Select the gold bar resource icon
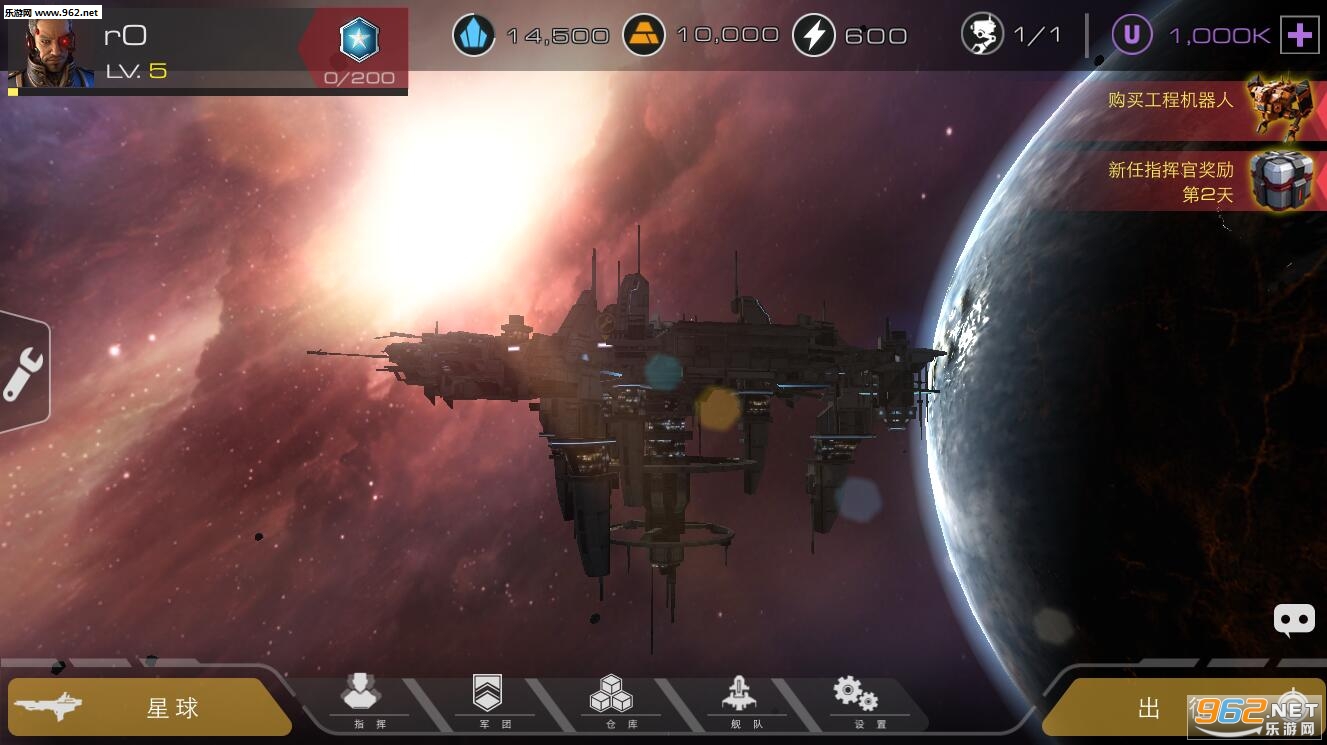The width and height of the screenshot is (1327, 745). click(644, 36)
